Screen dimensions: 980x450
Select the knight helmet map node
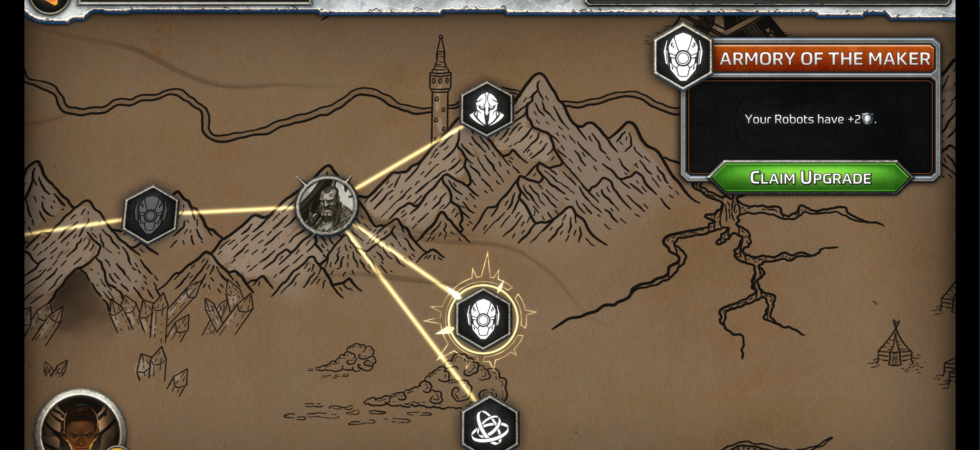(487, 109)
